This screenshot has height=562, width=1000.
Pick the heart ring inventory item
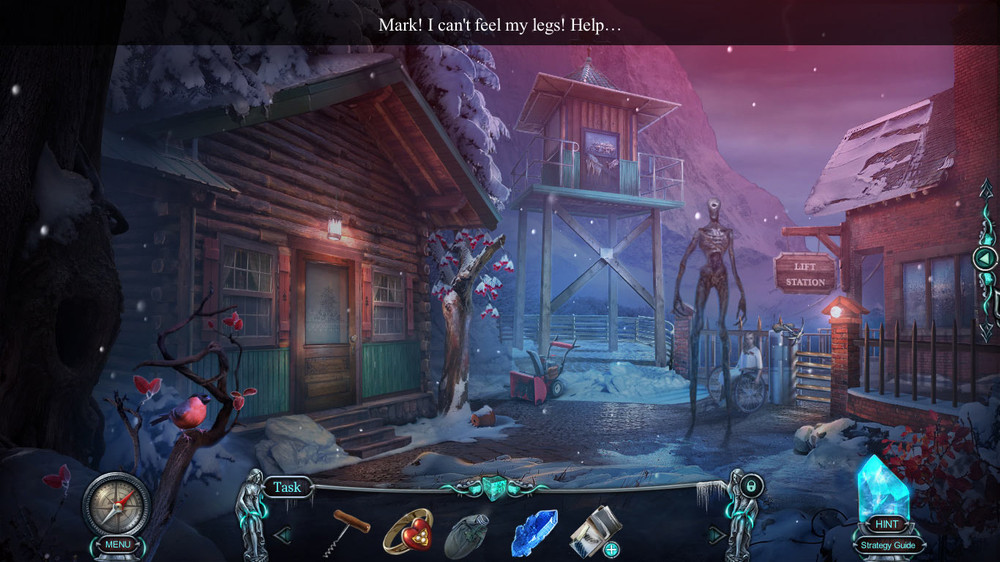(407, 530)
